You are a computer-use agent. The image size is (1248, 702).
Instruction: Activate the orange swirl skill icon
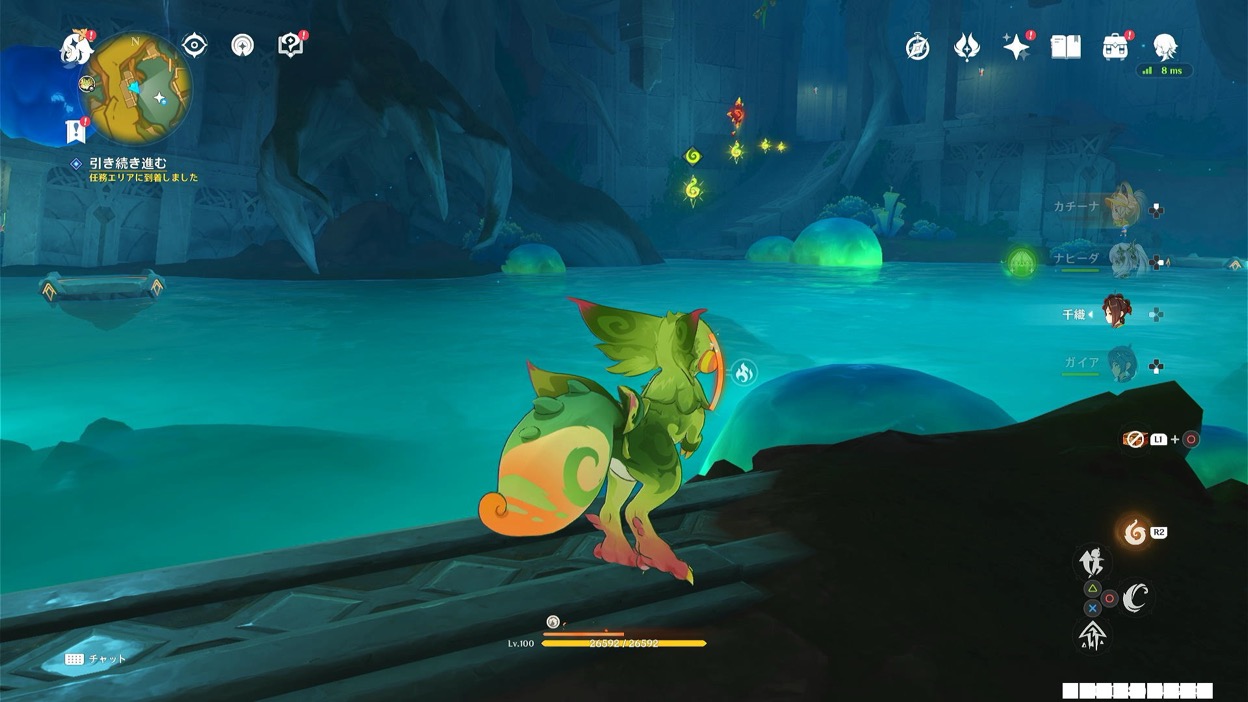point(1135,532)
